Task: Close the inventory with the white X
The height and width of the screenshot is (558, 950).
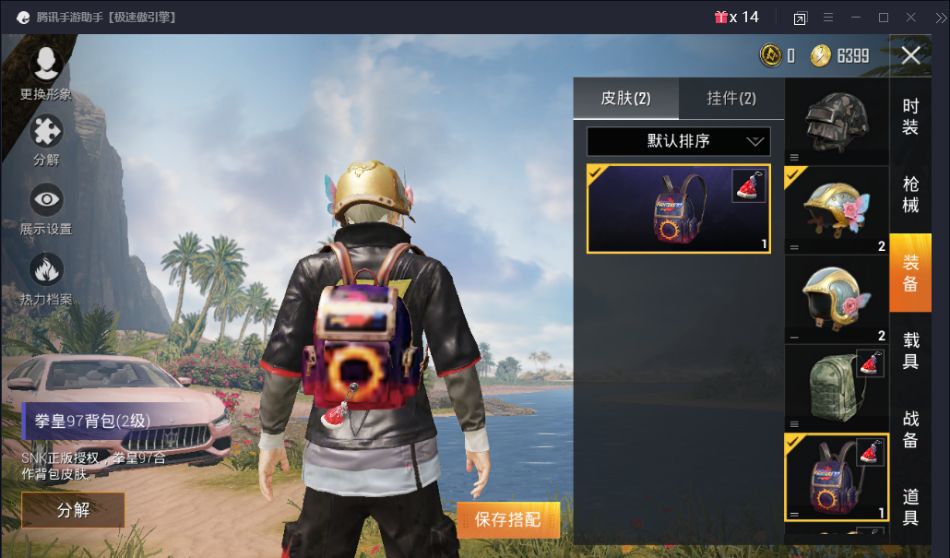Action: coord(910,55)
